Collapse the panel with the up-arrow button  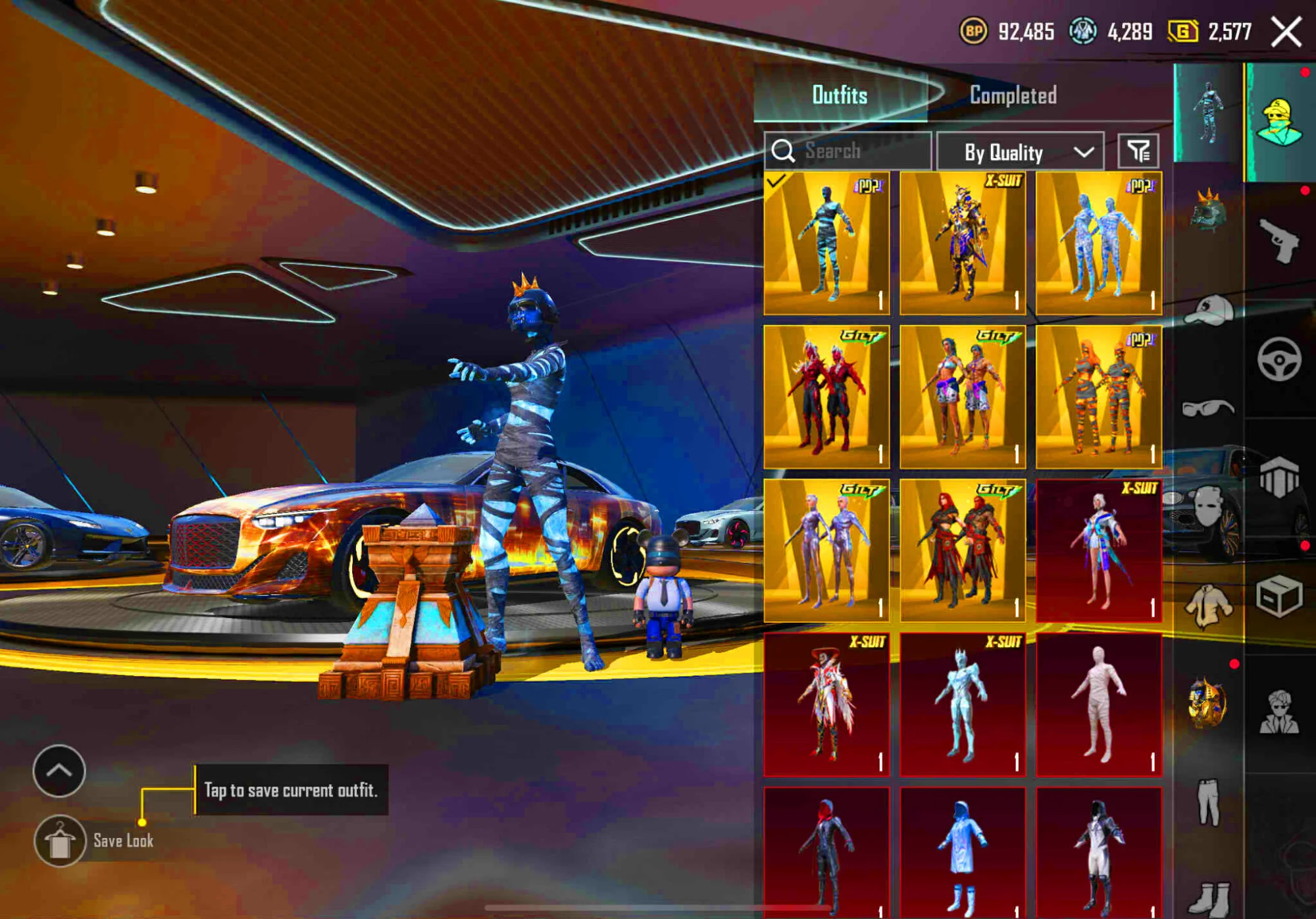click(59, 771)
